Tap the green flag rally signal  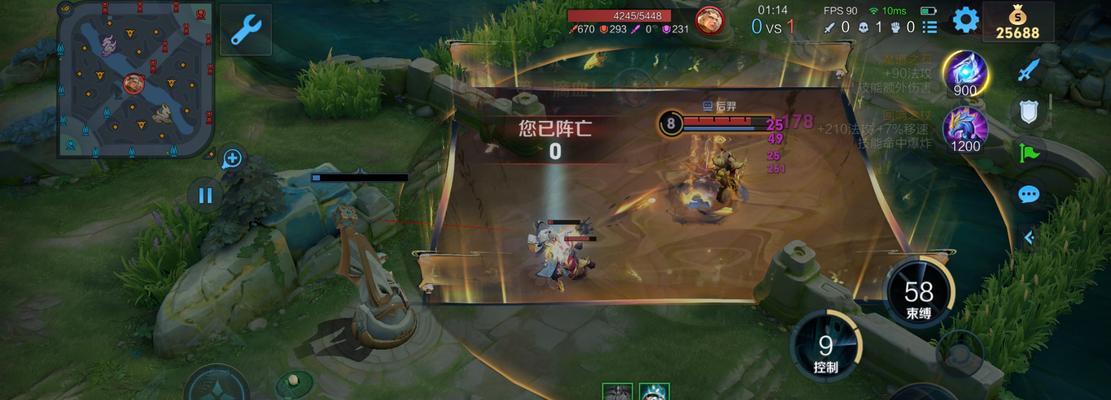point(1029,153)
